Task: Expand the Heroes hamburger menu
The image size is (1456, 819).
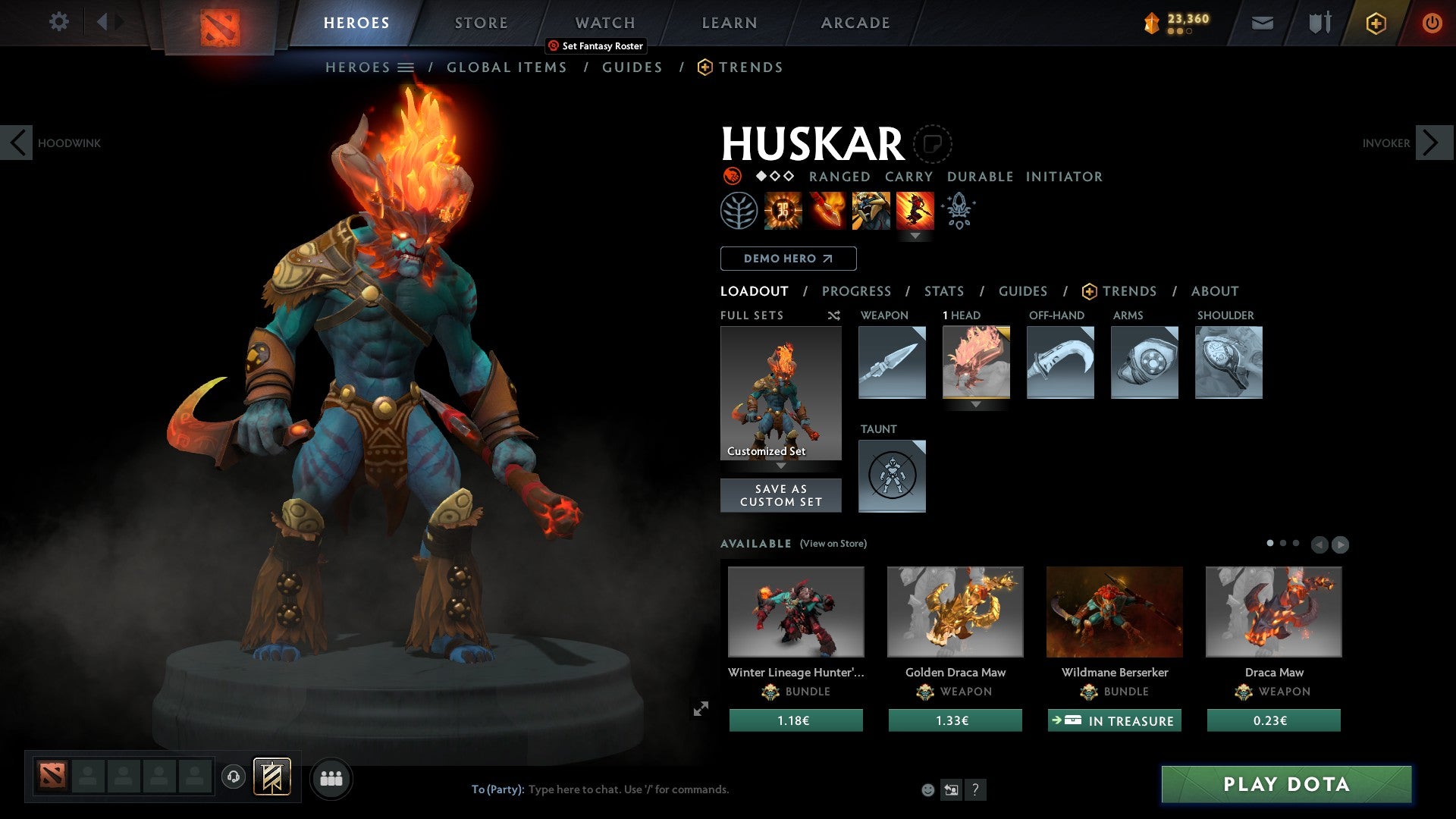Action: [x=407, y=67]
